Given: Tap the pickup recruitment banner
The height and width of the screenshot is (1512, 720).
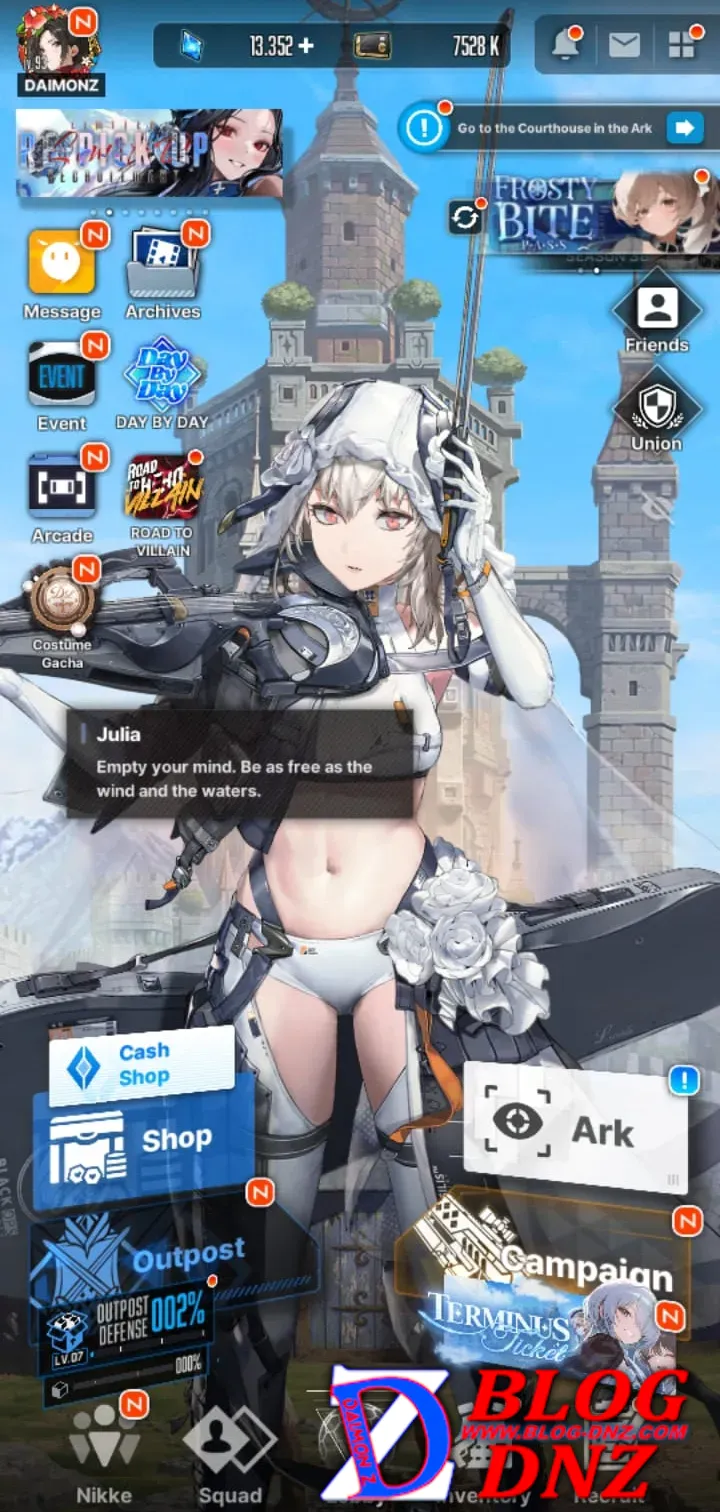Looking at the screenshot, I should [149, 153].
